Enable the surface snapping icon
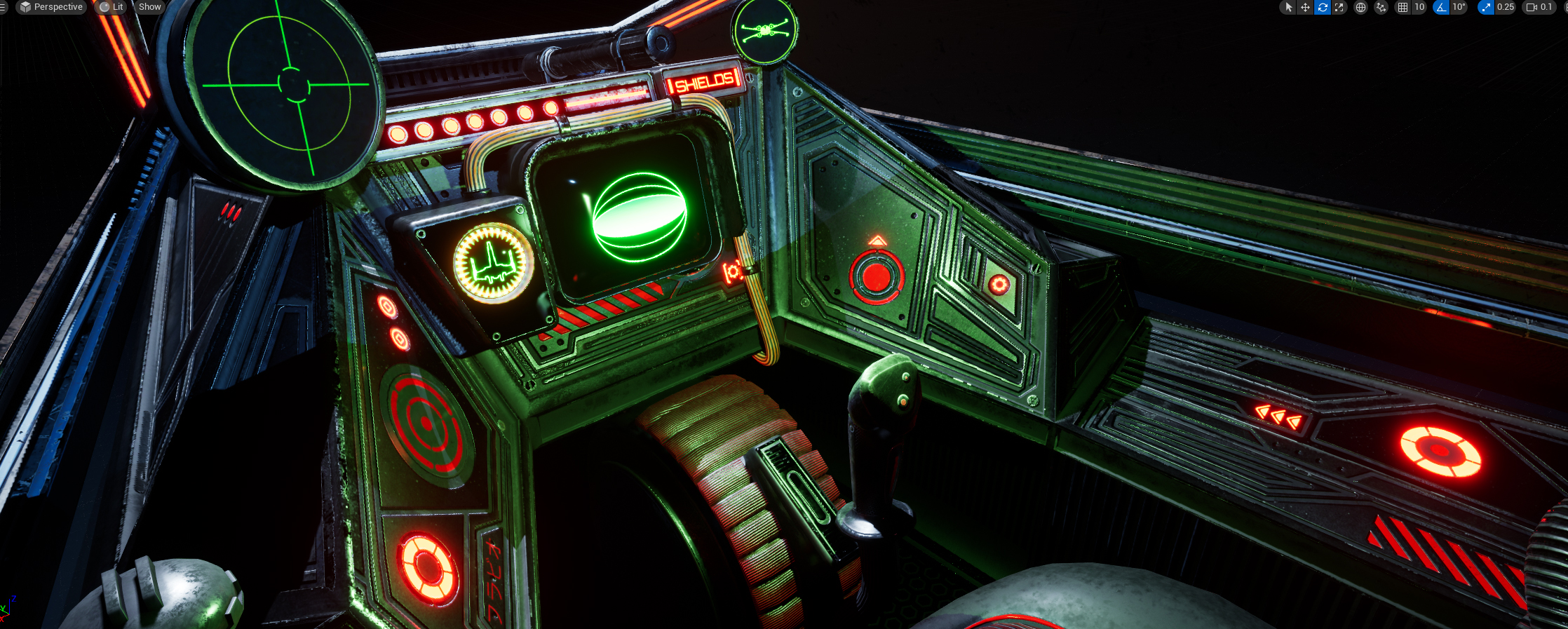Image resolution: width=1568 pixels, height=629 pixels. coord(1379,7)
